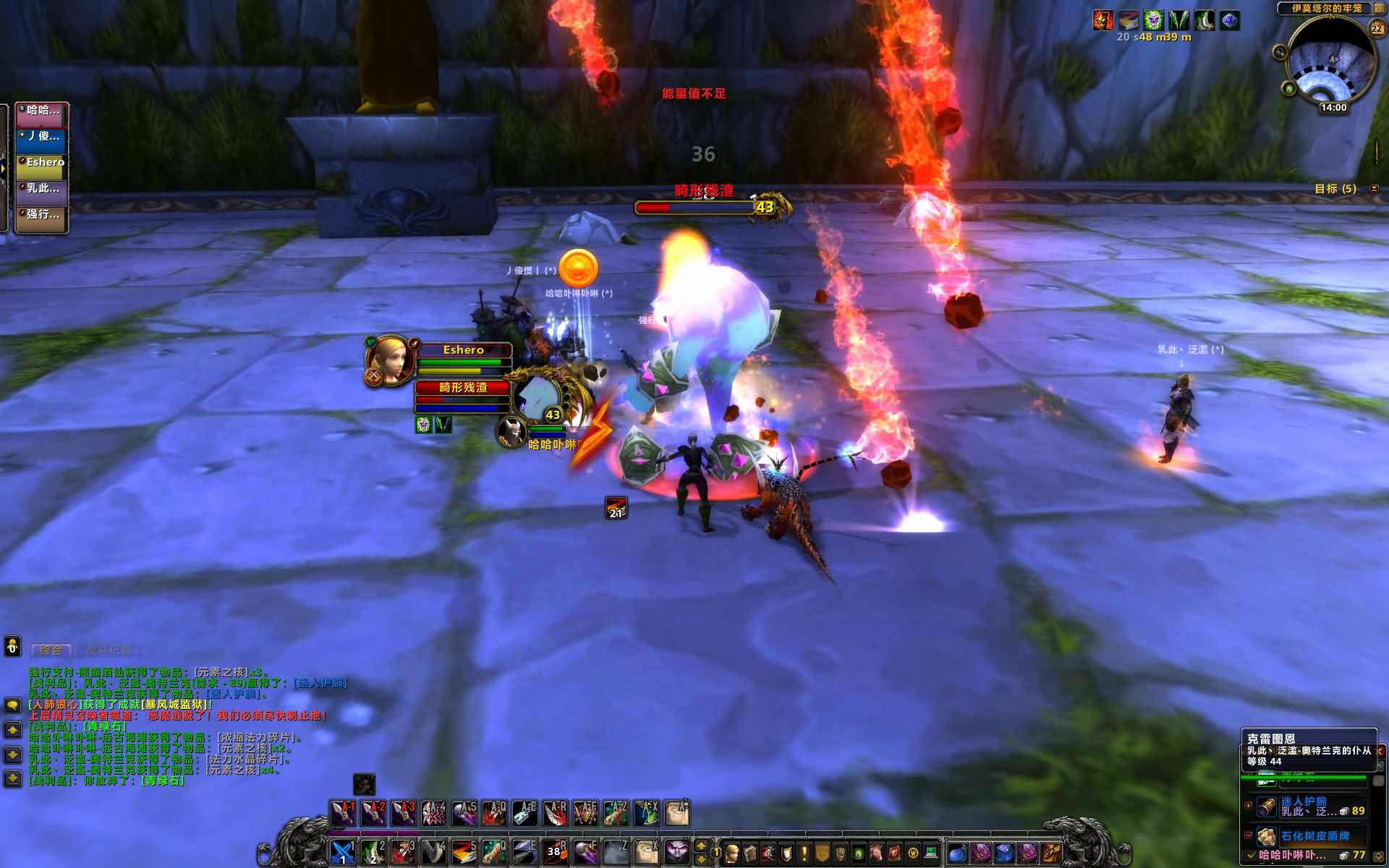Open the chat speech bubble menu
This screenshot has width=1389, height=868.
12,705
